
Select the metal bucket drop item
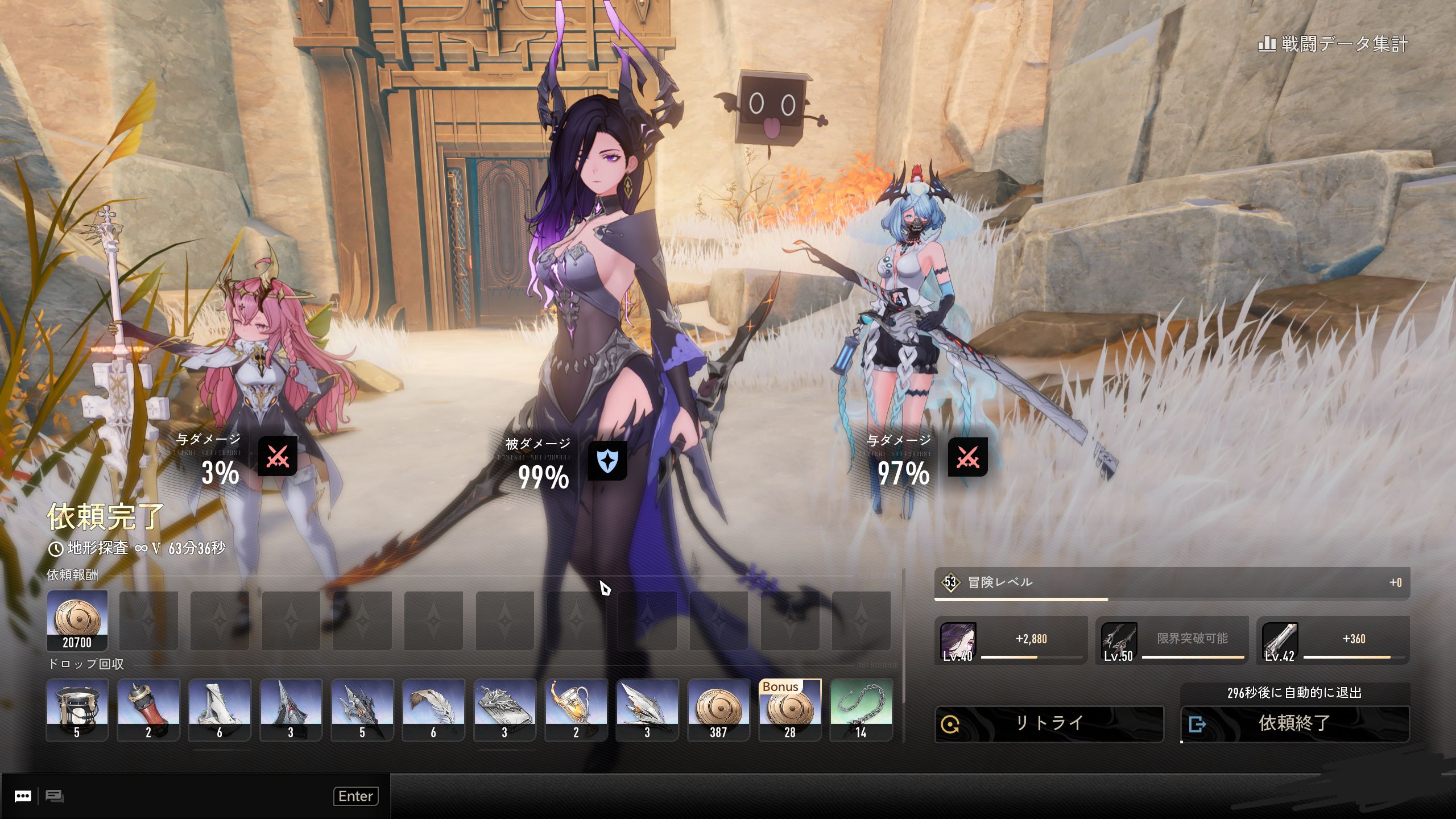click(x=77, y=710)
